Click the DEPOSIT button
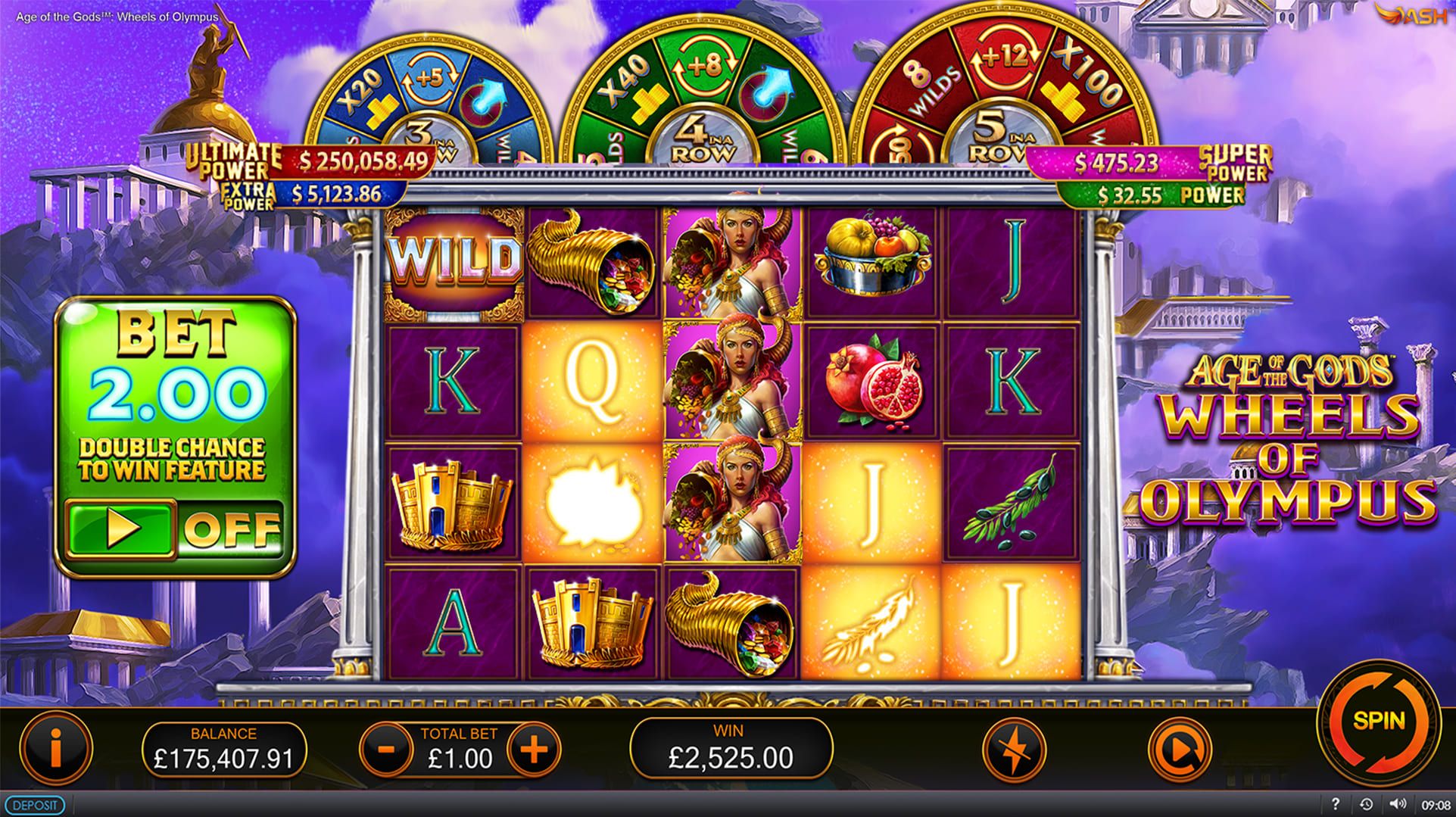This screenshot has width=1456, height=817. (35, 805)
